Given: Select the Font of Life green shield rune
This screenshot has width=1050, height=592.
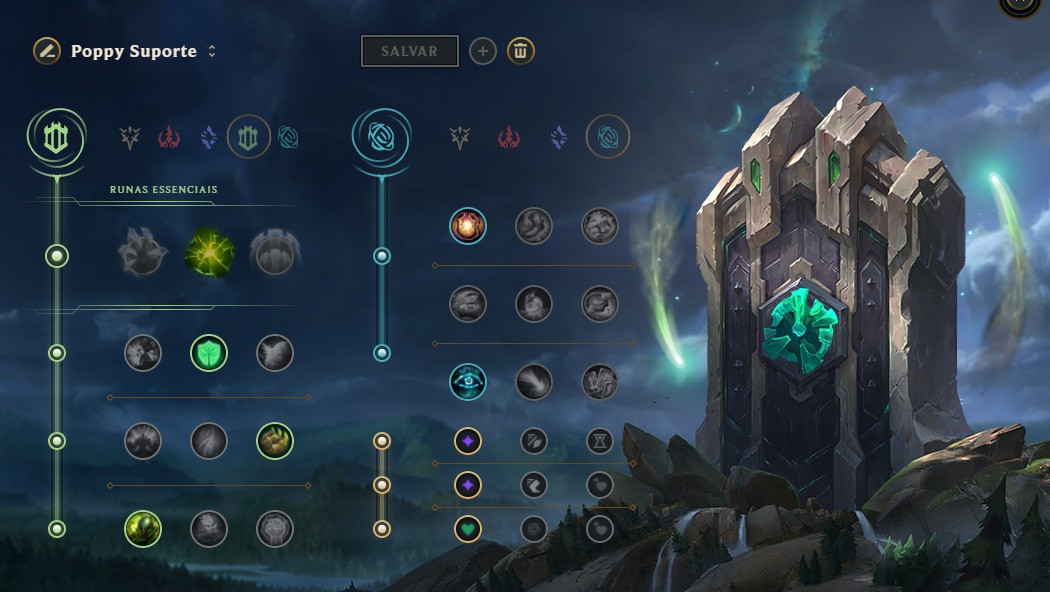Looking at the screenshot, I should click(x=209, y=353).
